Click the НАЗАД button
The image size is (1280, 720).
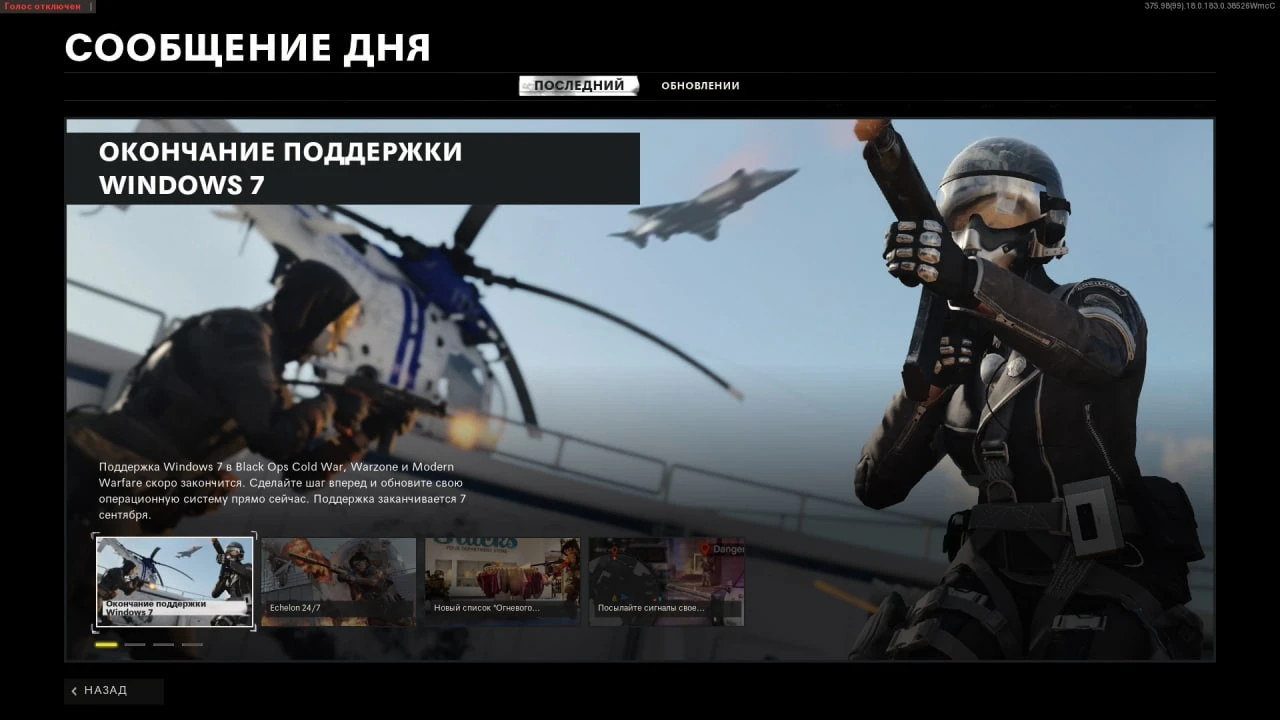click(x=108, y=690)
